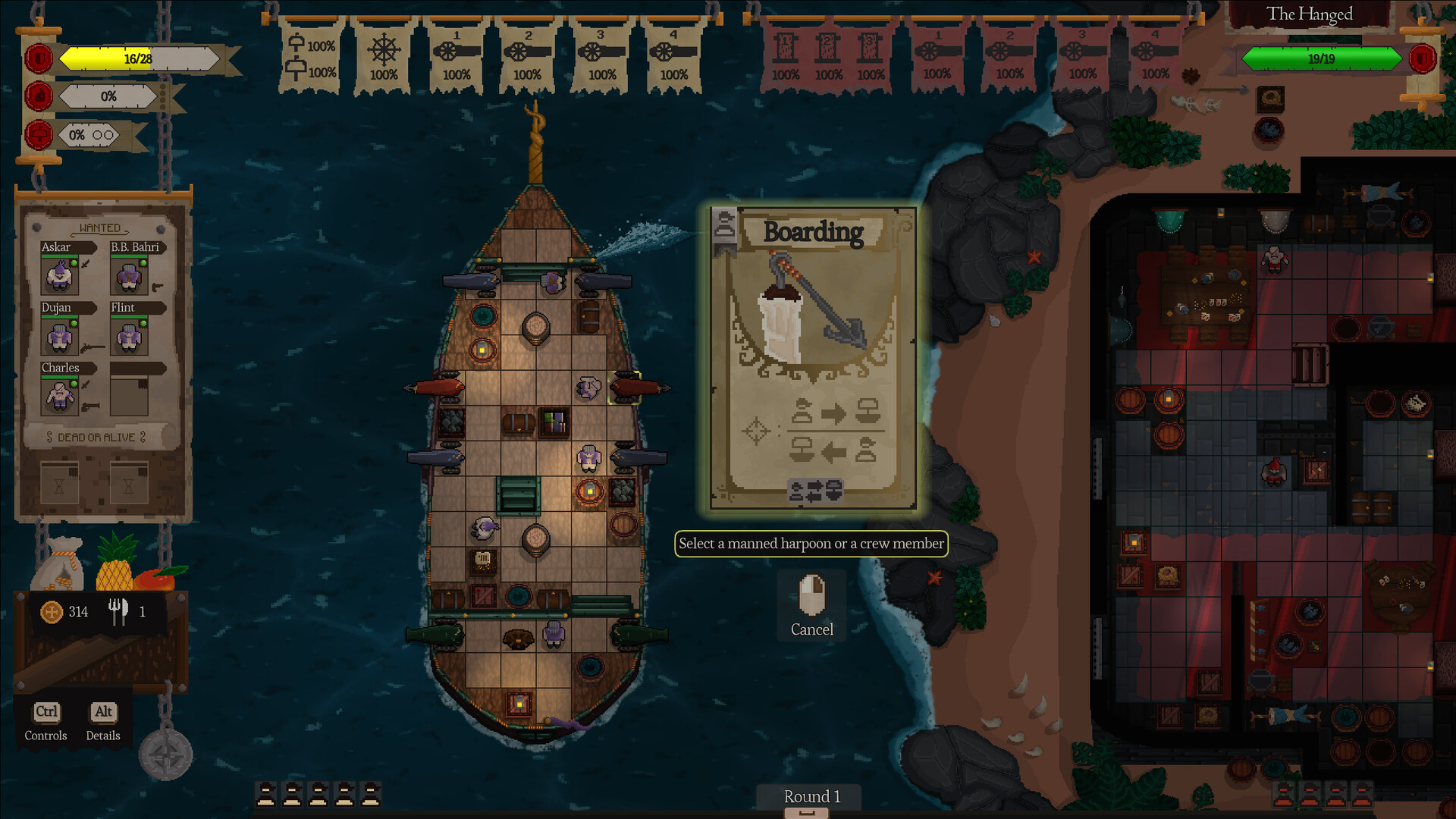The height and width of the screenshot is (819, 1456).
Task: Click the Boarding action card
Action: tap(813, 358)
